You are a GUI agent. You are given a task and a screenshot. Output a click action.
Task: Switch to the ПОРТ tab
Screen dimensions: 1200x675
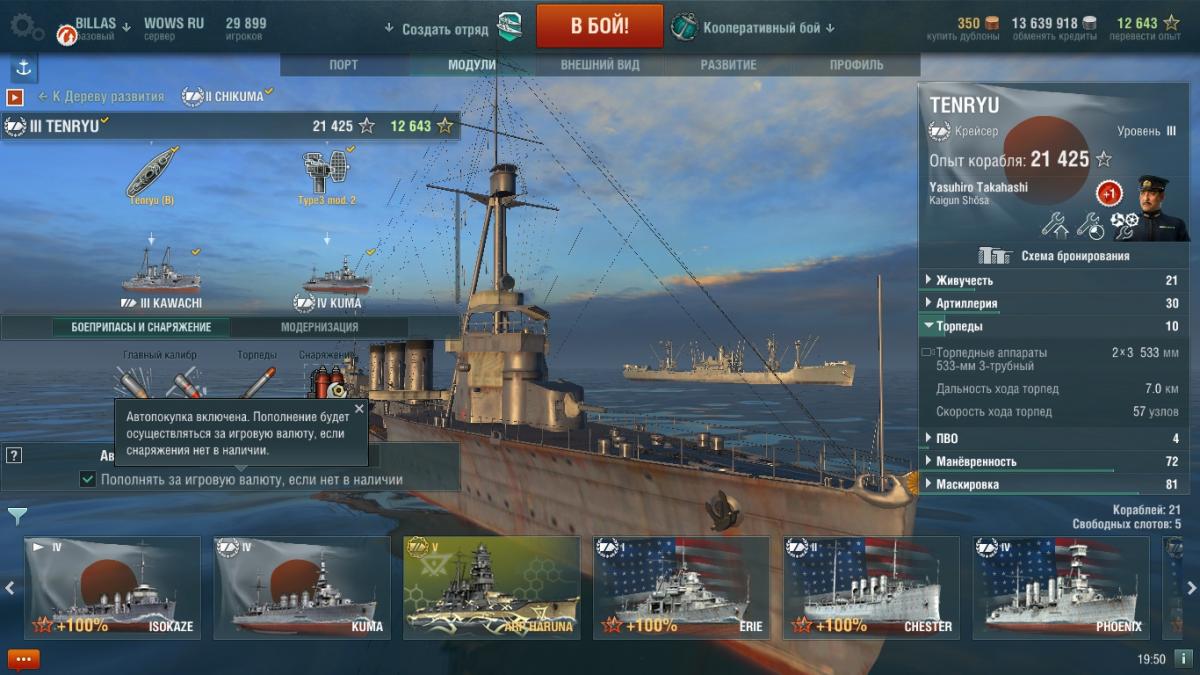click(344, 65)
